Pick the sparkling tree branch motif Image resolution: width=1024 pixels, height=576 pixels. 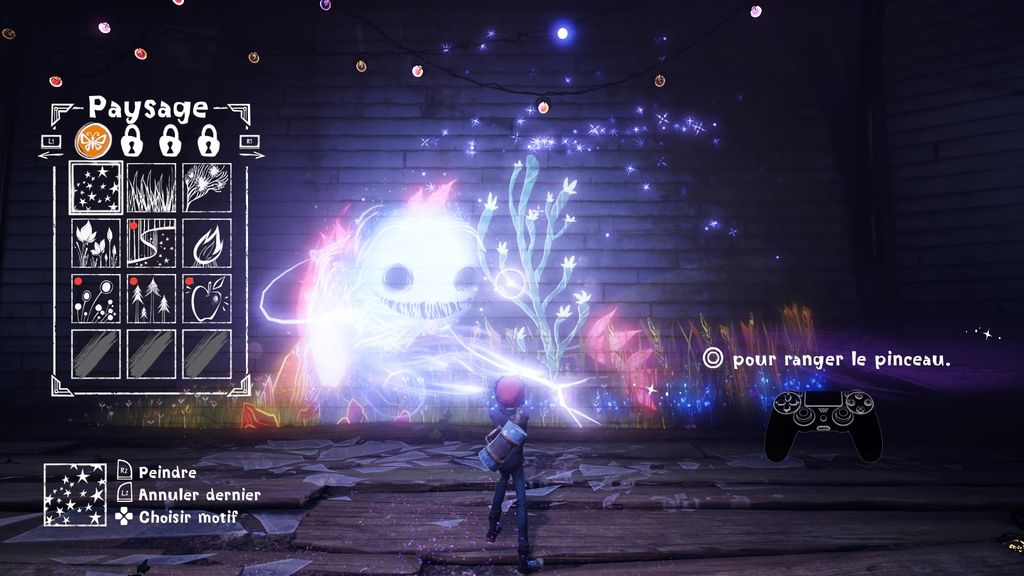[x=206, y=188]
